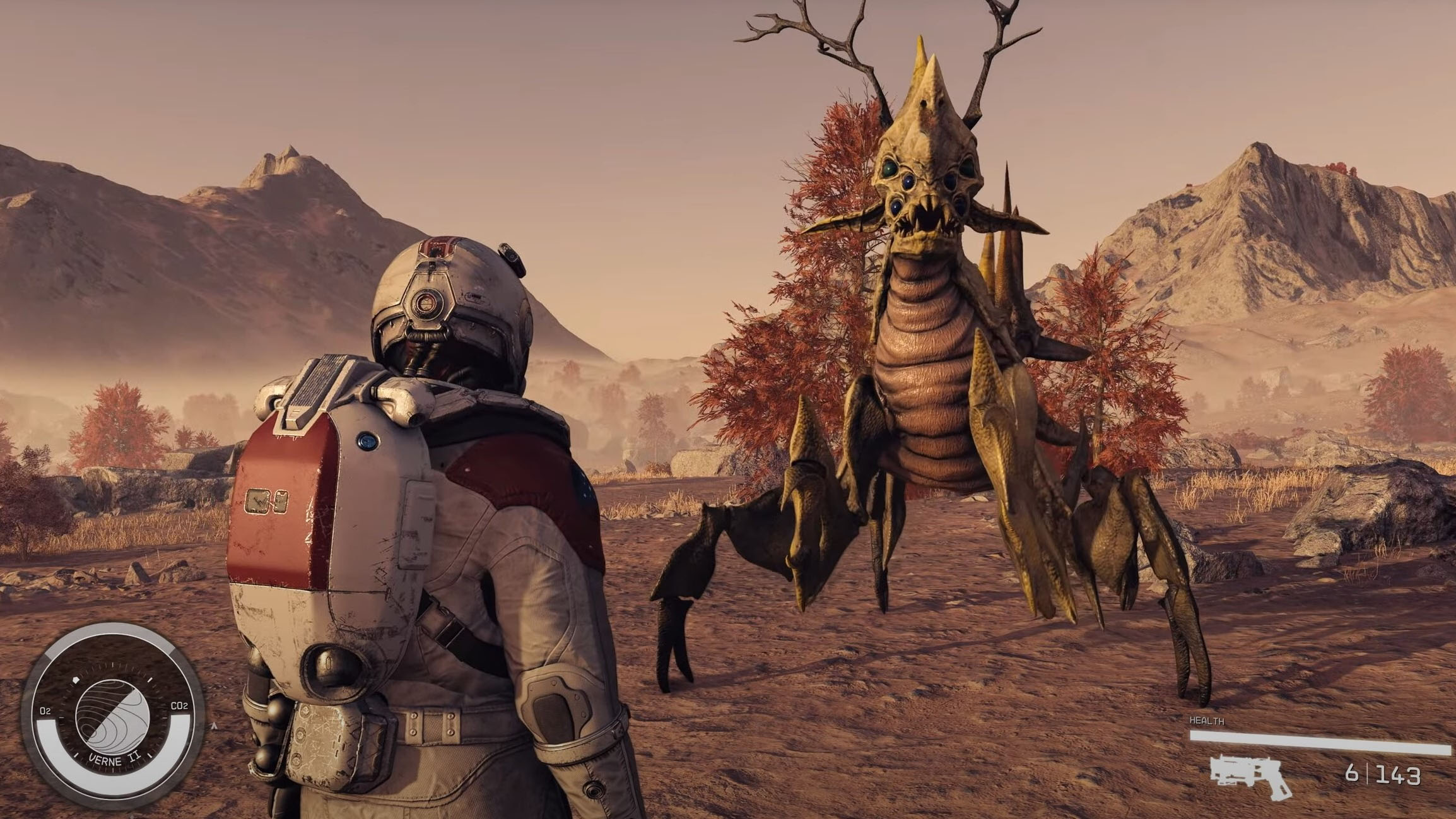This screenshot has height=819, width=1456.
Task: Expand the VERNE II planet readout
Action: coord(114,760)
